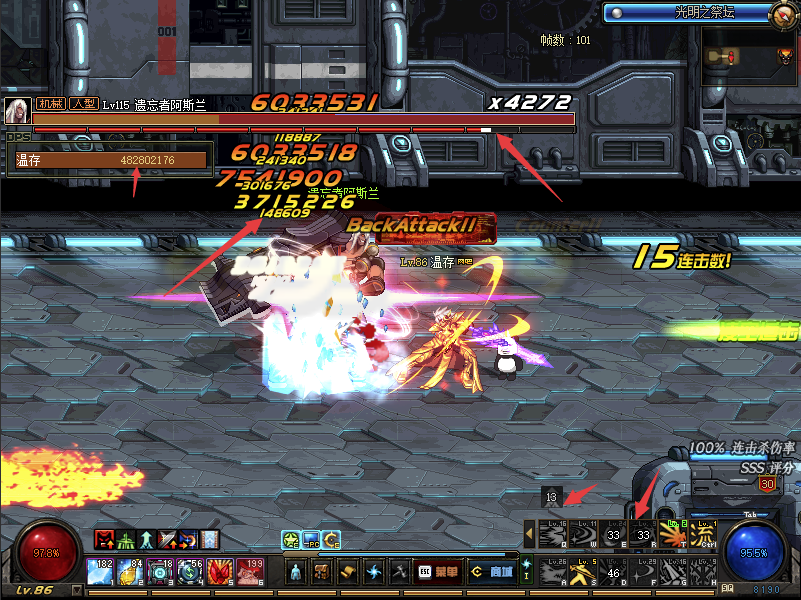The height and width of the screenshot is (600, 801).
Task: Click the green star E buff icon
Action: click(x=291, y=540)
